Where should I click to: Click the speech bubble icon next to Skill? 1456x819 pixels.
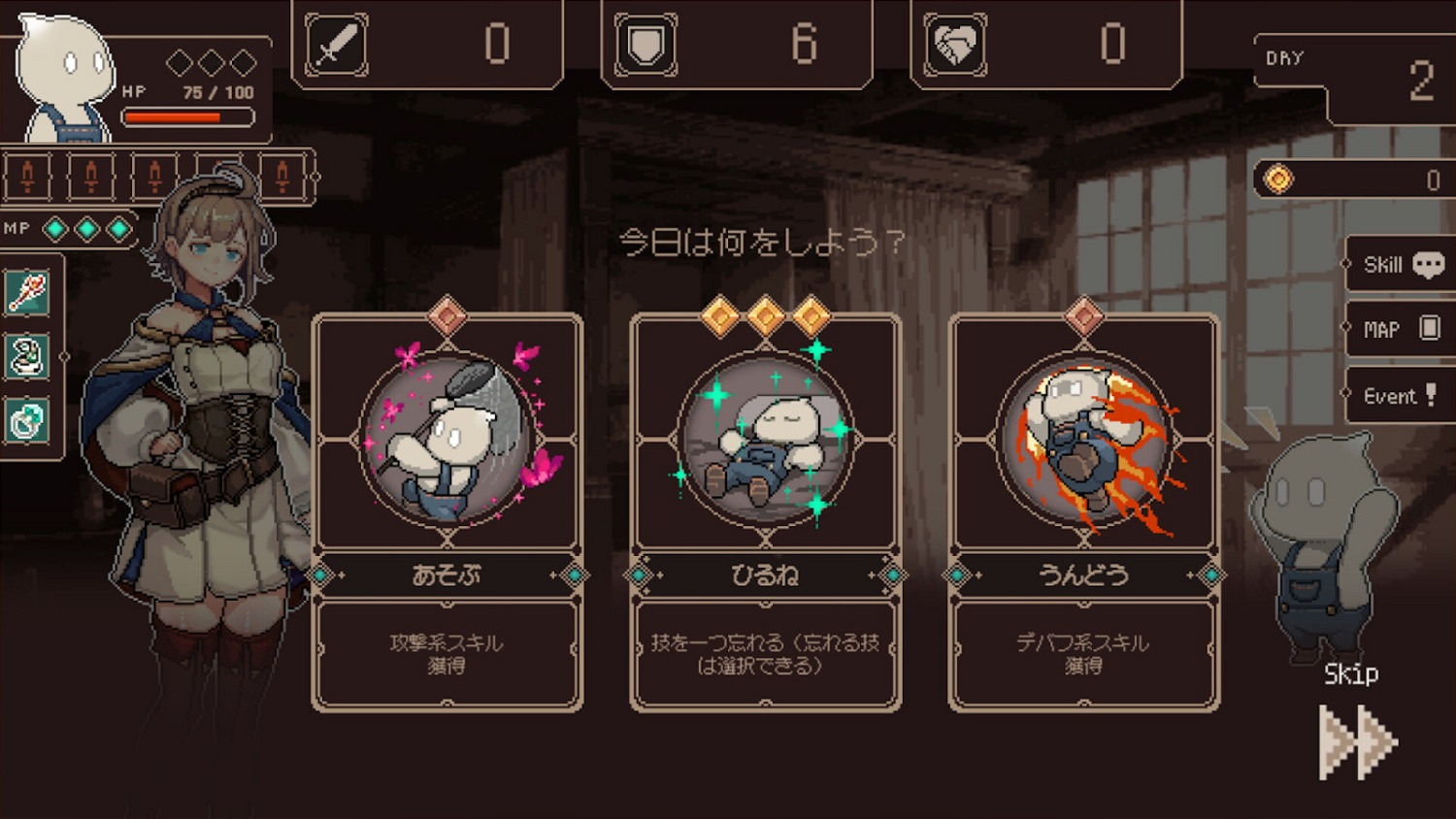1426,263
